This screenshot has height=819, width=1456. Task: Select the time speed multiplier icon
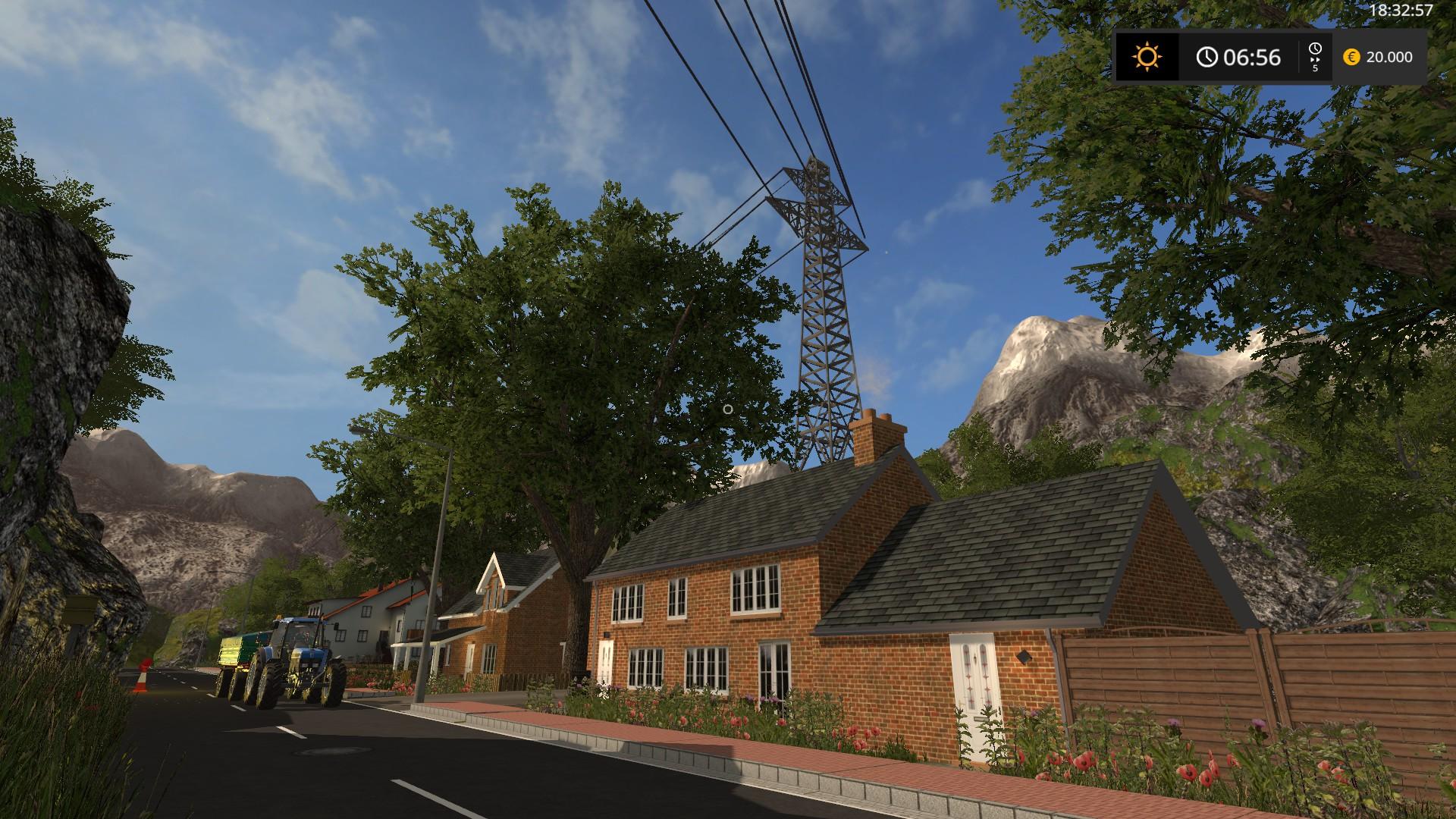(1315, 57)
